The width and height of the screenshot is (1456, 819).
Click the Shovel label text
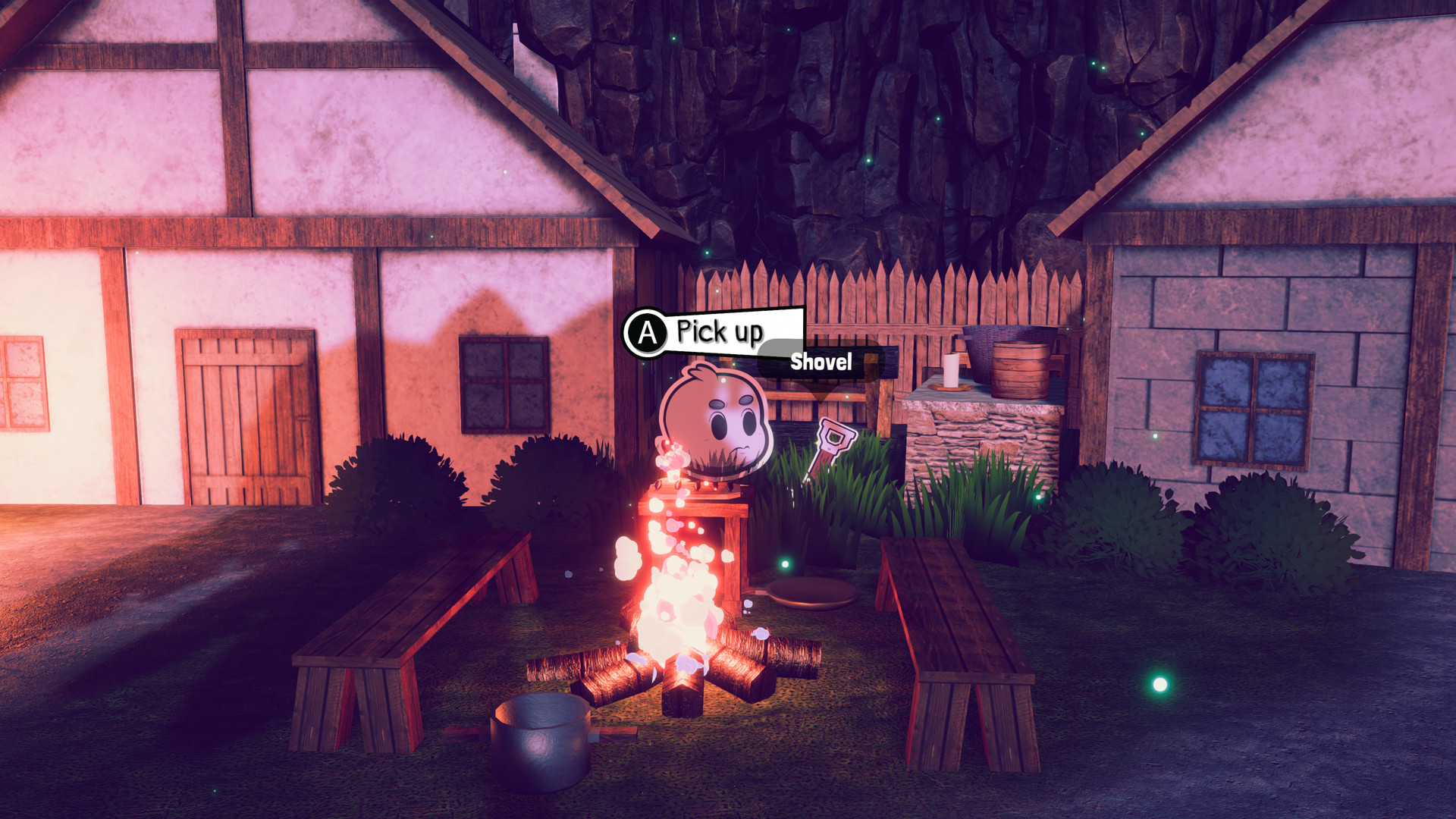(x=821, y=362)
